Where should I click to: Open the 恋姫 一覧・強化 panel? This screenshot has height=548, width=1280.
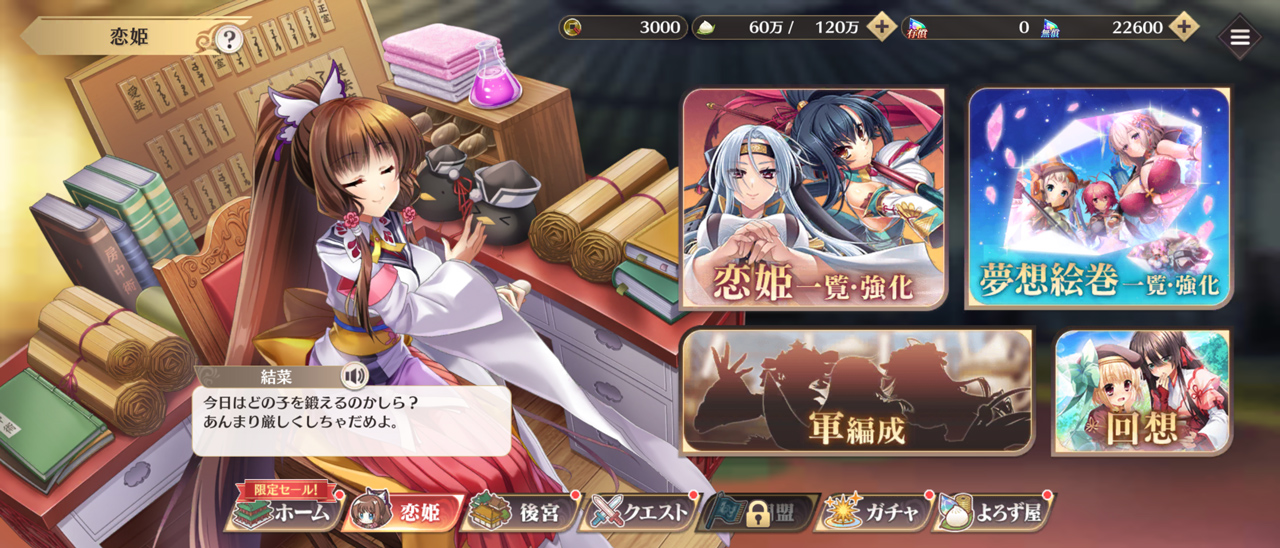click(813, 197)
